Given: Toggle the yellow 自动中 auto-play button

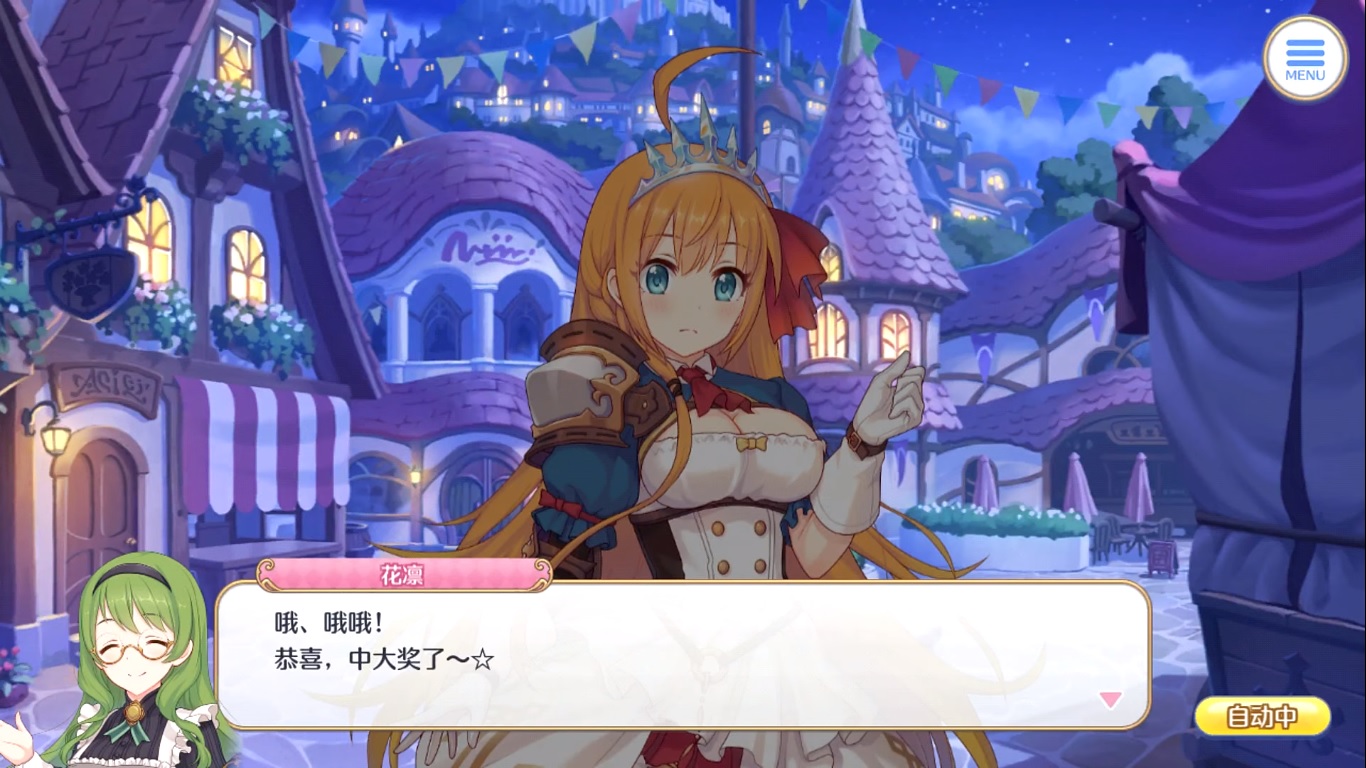Looking at the screenshot, I should coord(1262,716).
